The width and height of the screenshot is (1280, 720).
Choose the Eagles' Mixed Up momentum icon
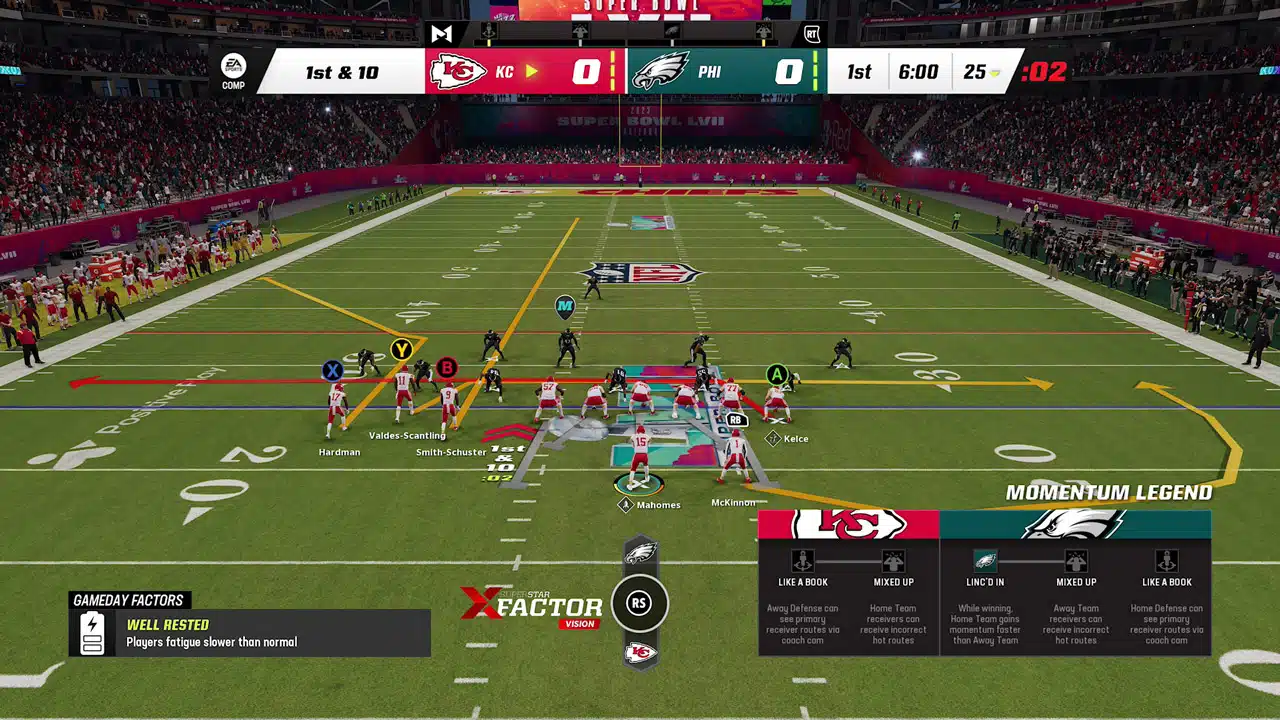click(1076, 561)
